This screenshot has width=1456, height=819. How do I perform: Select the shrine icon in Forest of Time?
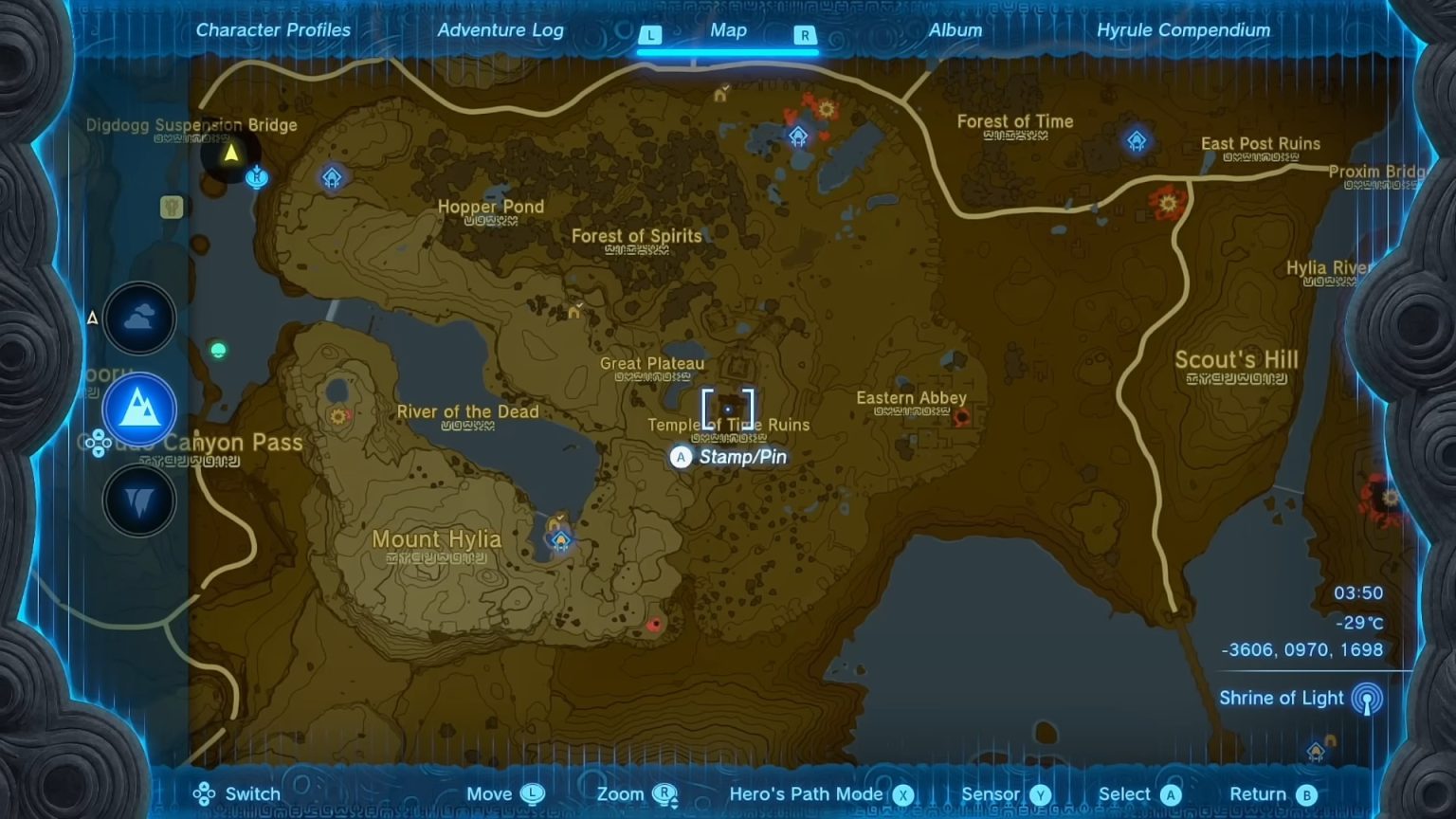pyautogui.click(x=1137, y=139)
